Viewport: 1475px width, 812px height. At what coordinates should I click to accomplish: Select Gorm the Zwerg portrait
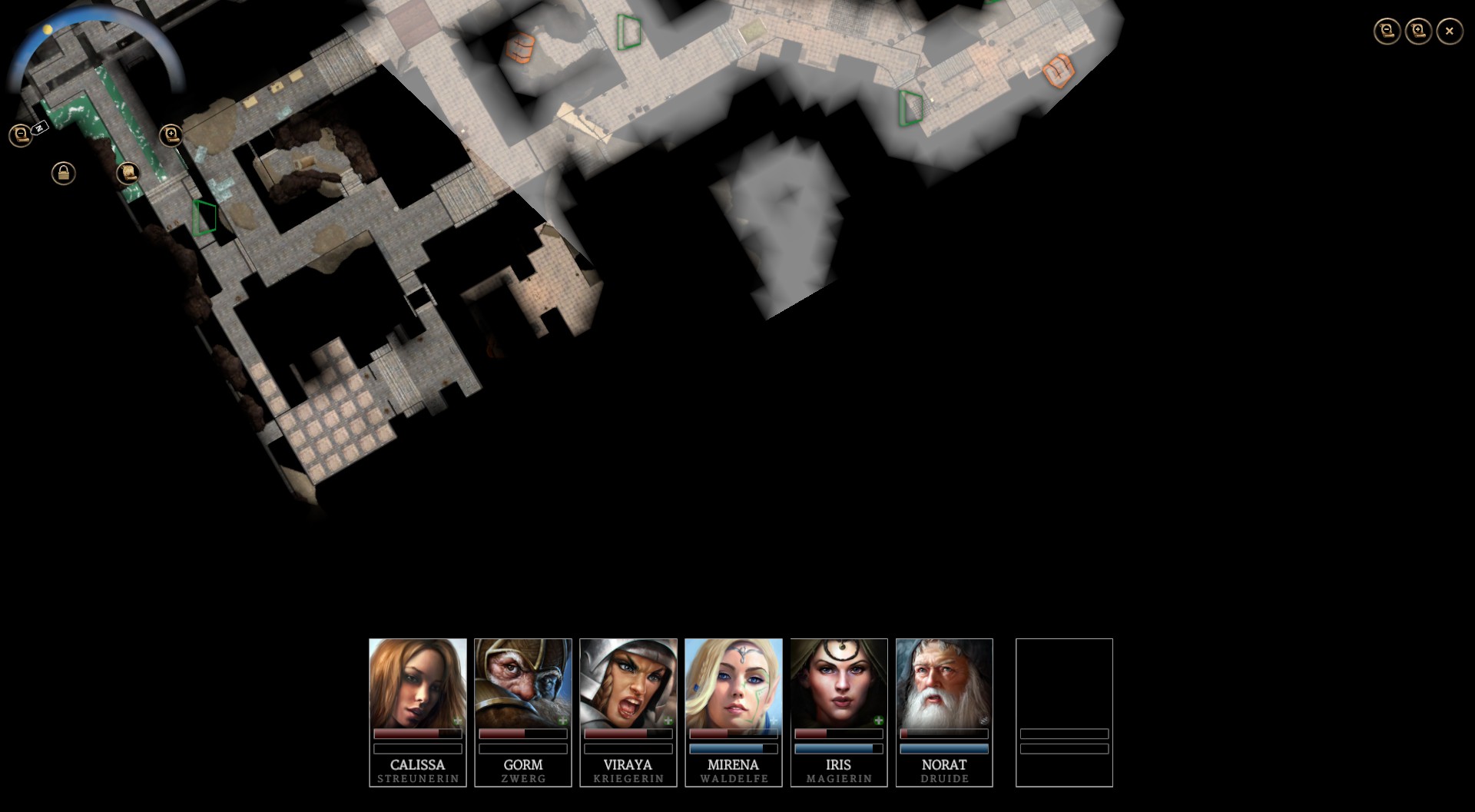tap(522, 684)
